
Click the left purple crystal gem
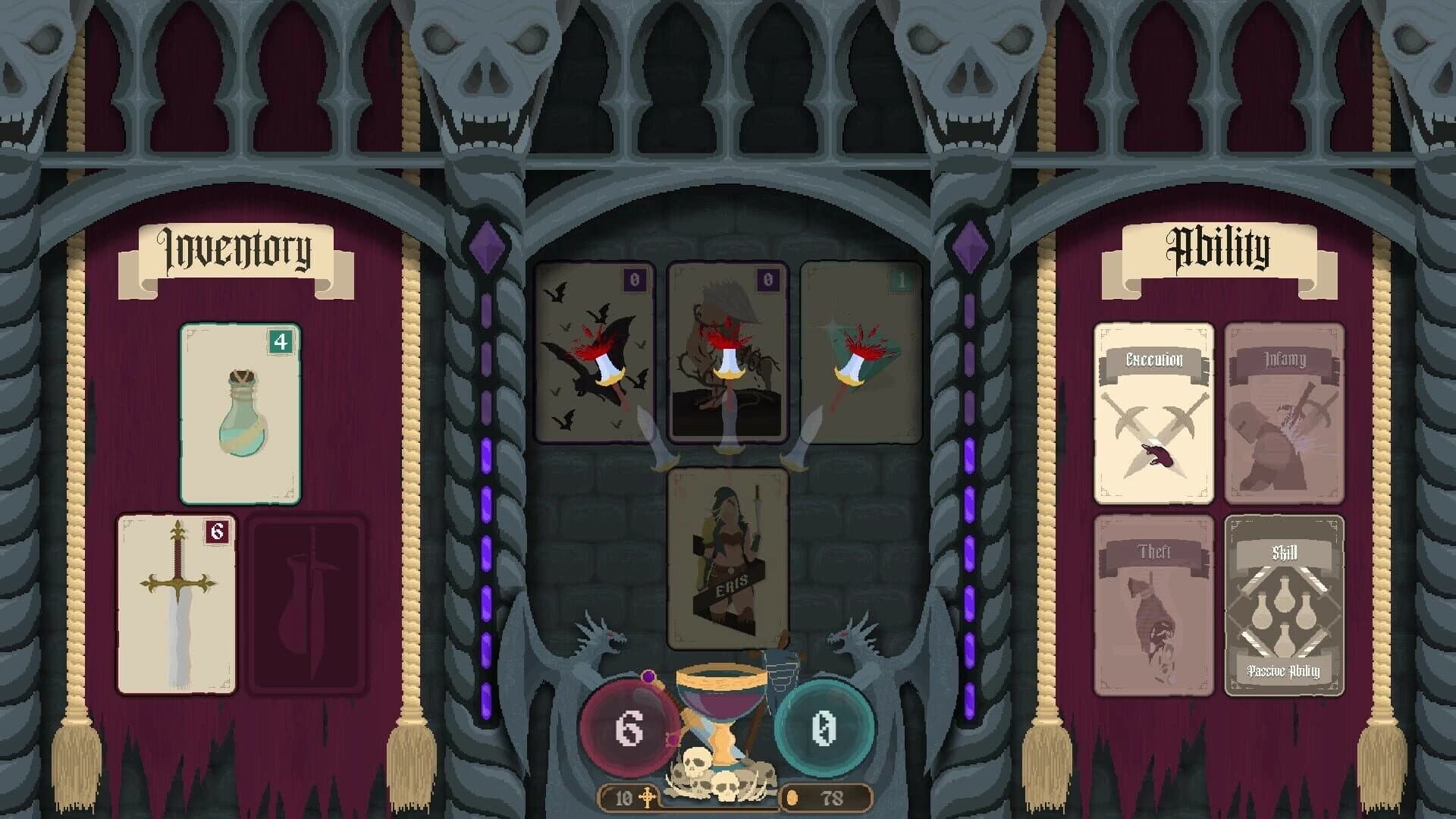[486, 246]
